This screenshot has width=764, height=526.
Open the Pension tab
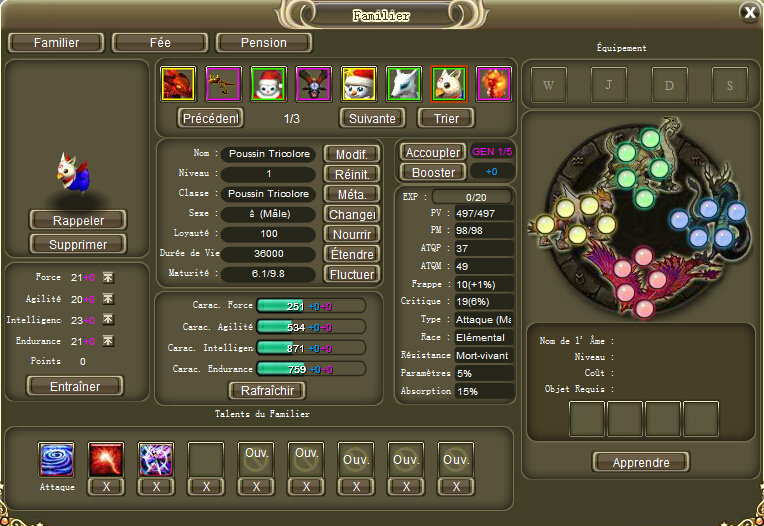(x=264, y=43)
